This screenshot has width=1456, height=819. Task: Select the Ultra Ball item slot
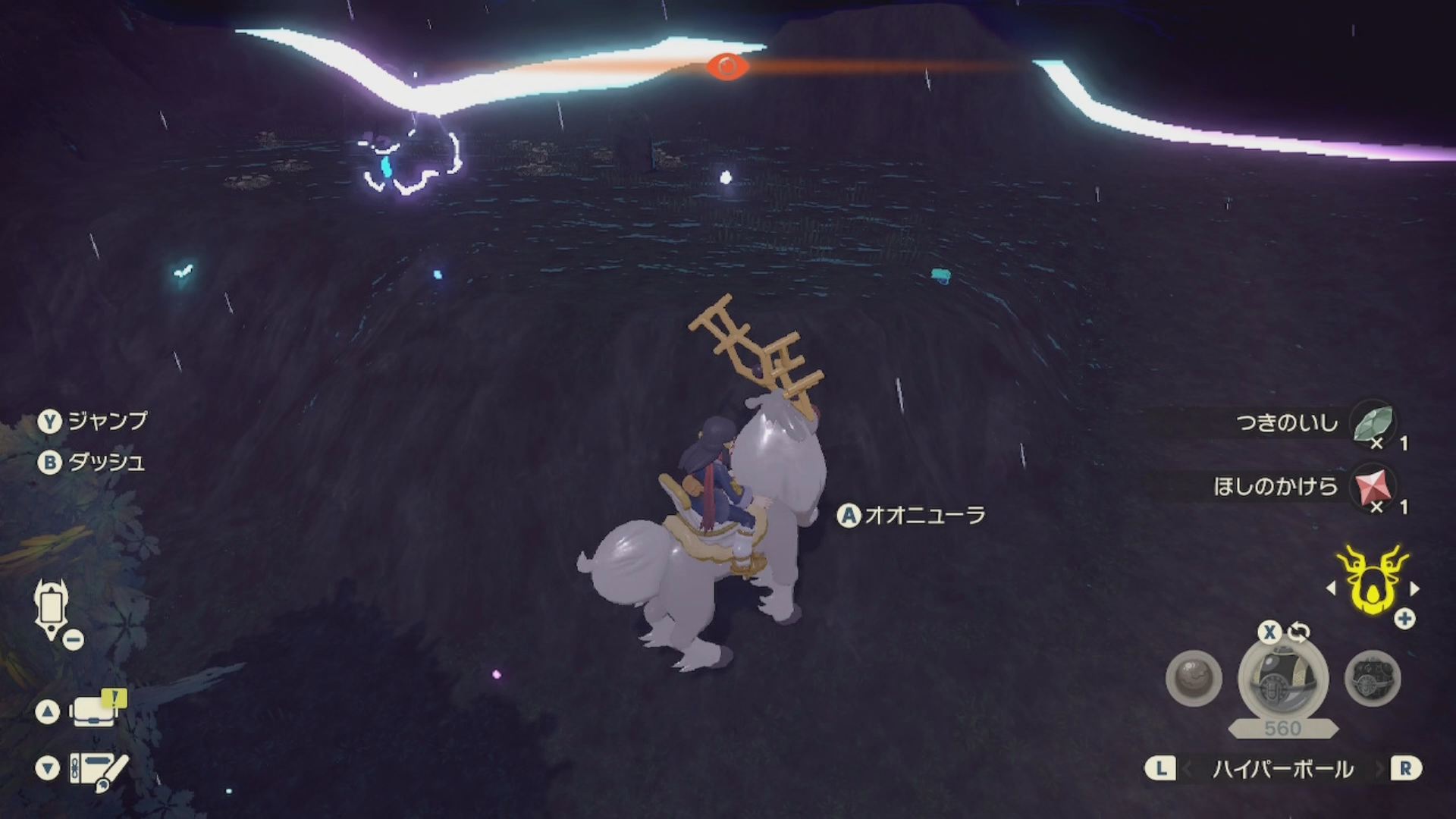1282,679
